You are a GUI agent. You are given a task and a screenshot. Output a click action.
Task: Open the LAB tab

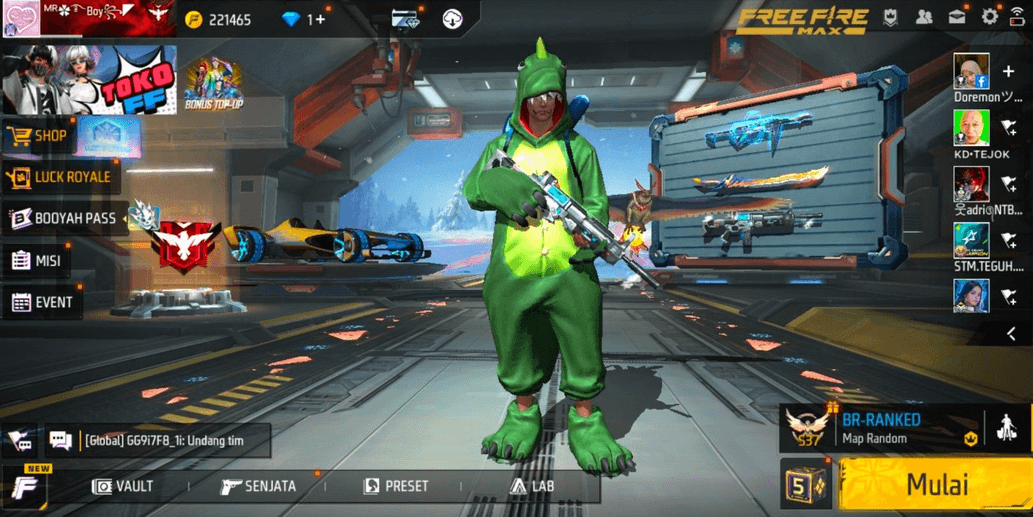click(532, 486)
